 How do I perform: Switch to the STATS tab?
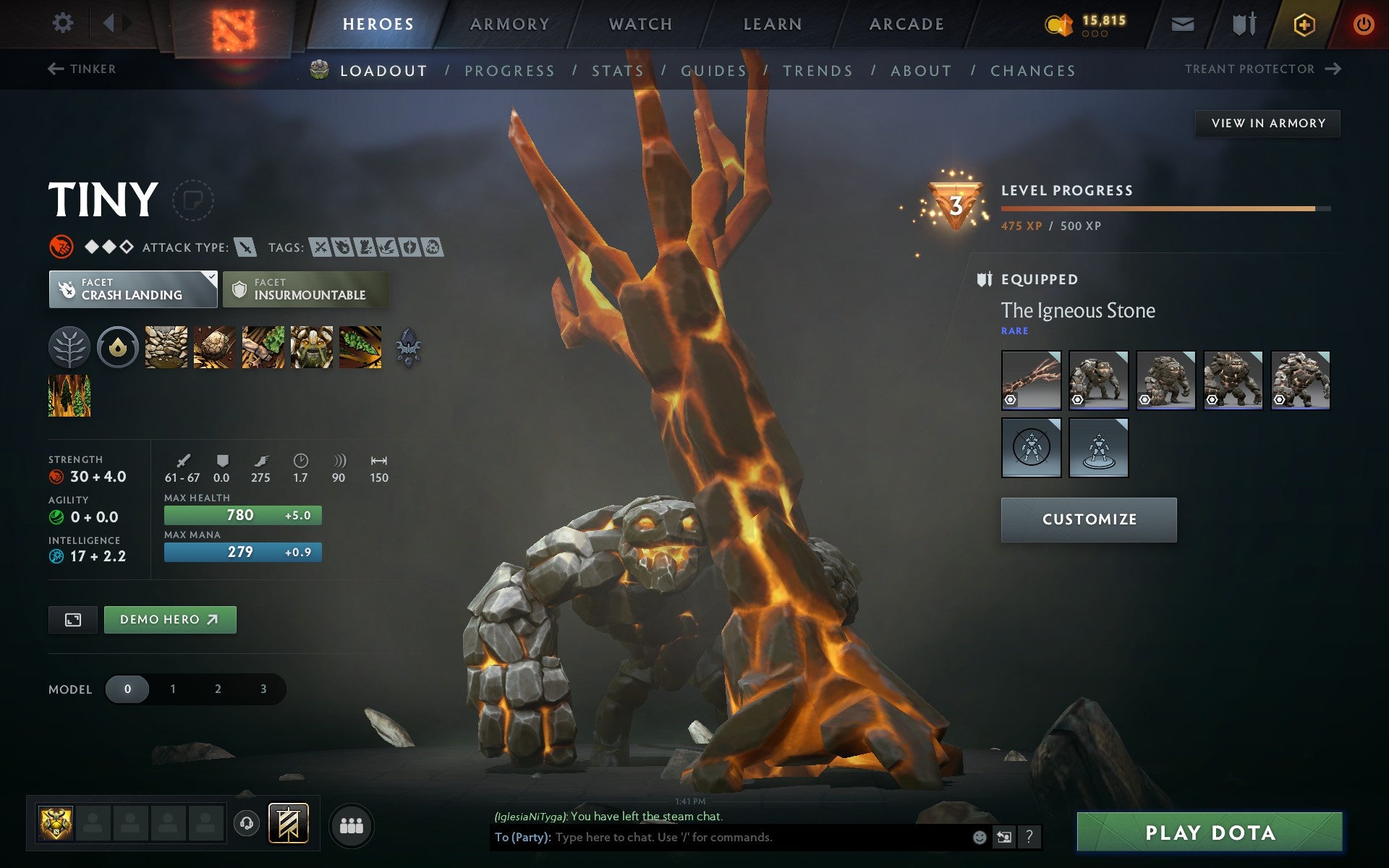coord(616,70)
